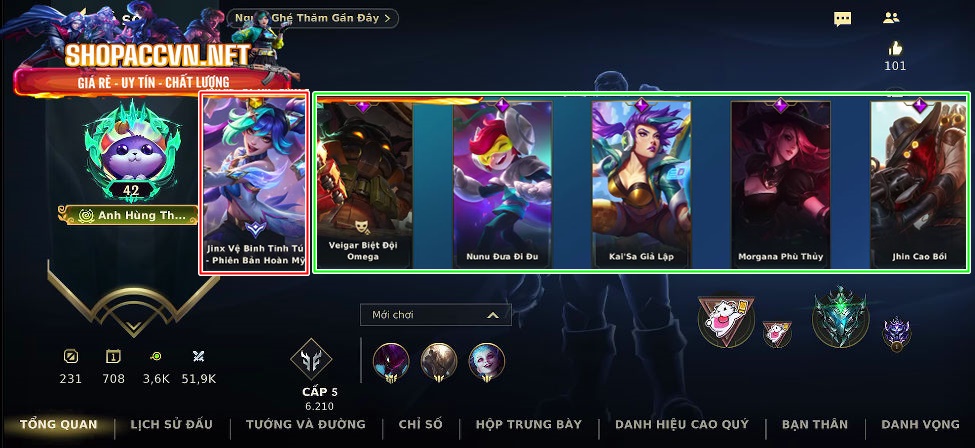
Task: Click the level 42 profile avatar
Action: click(131, 150)
